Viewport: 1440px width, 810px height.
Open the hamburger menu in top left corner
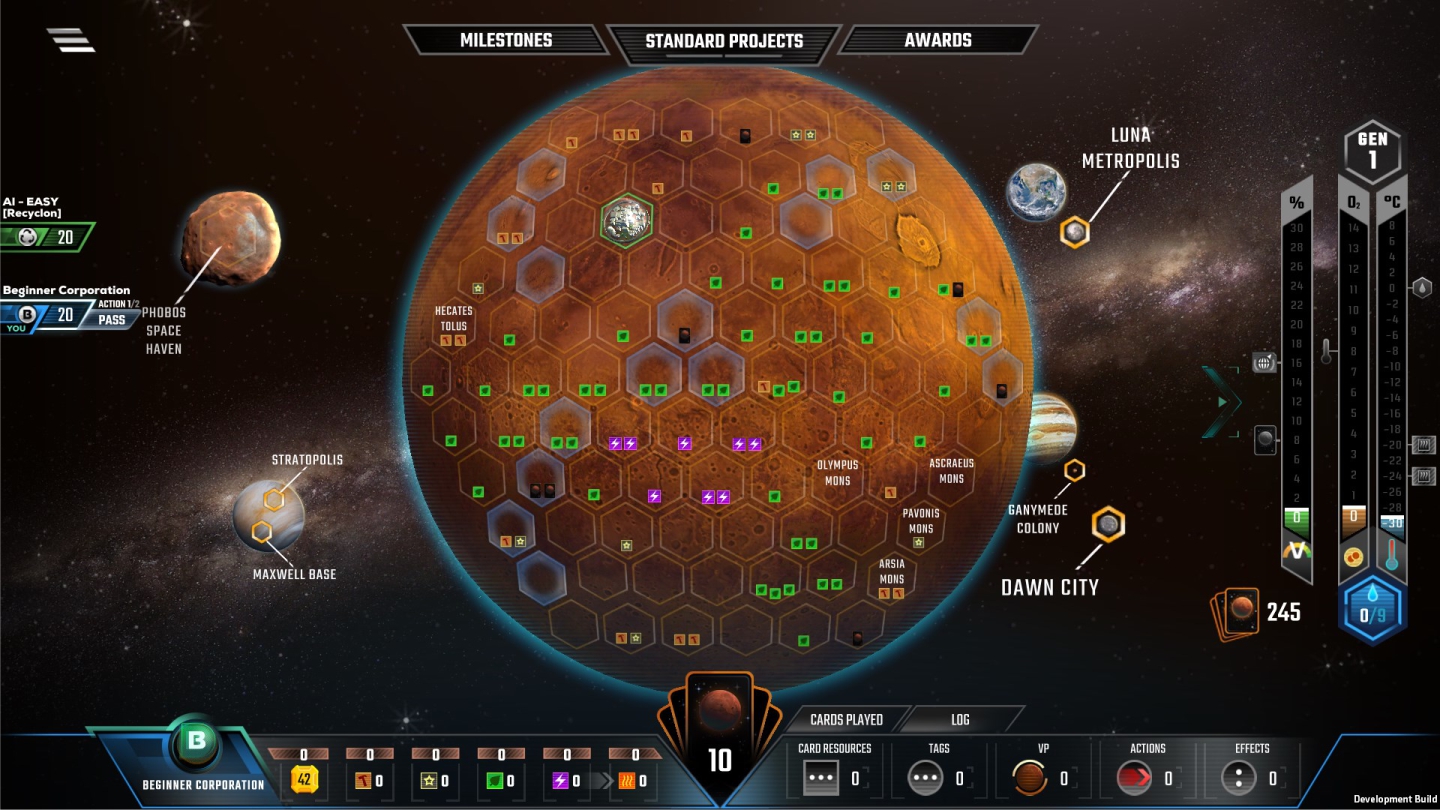click(x=70, y=39)
